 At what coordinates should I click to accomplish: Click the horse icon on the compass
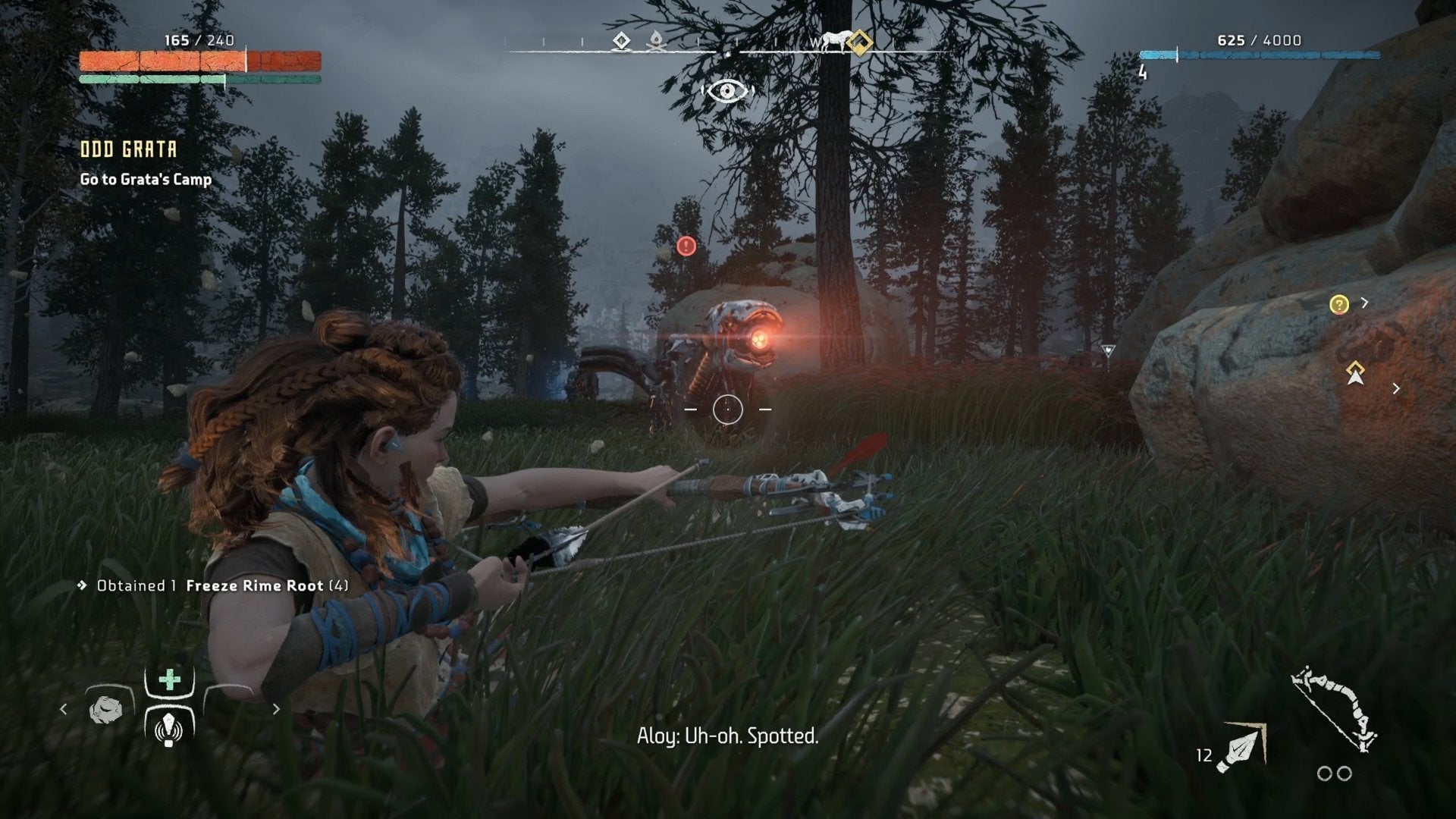(x=834, y=40)
